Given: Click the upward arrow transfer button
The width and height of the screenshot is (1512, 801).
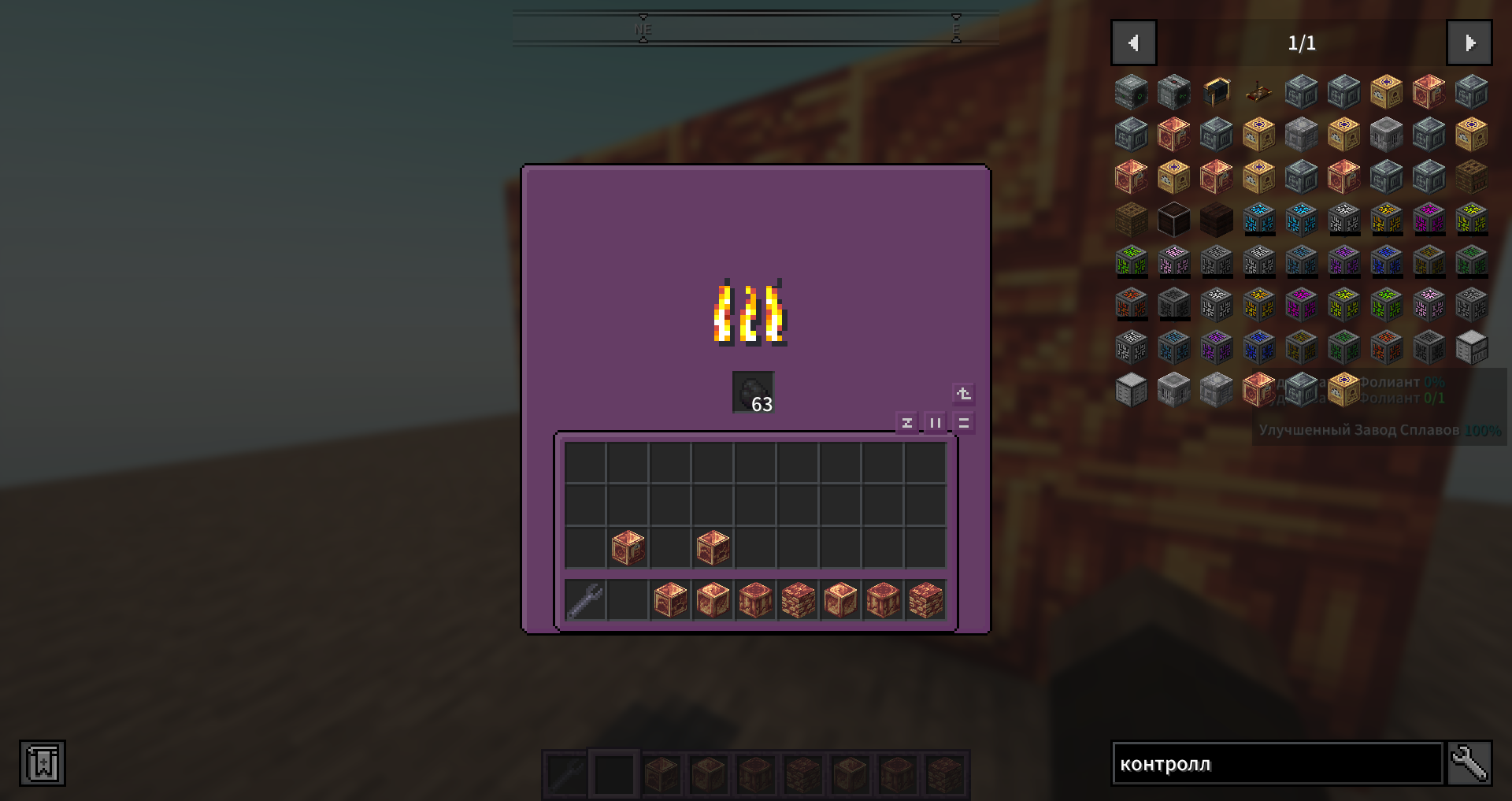Looking at the screenshot, I should [x=964, y=394].
